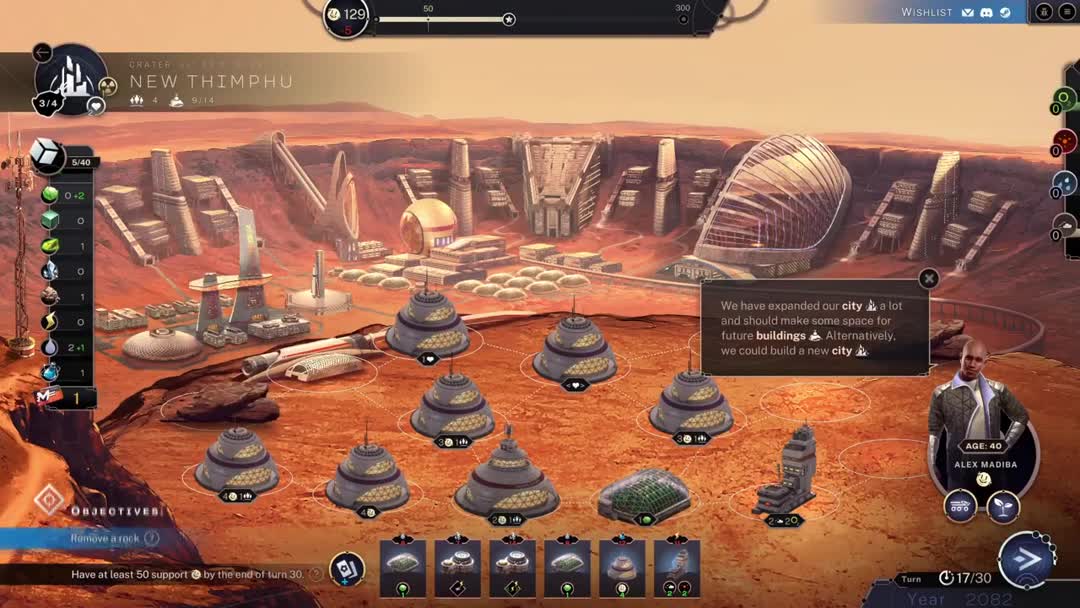Click the New Thimphu city emblem
Viewport: 1080px width, 608px height.
click(70, 78)
